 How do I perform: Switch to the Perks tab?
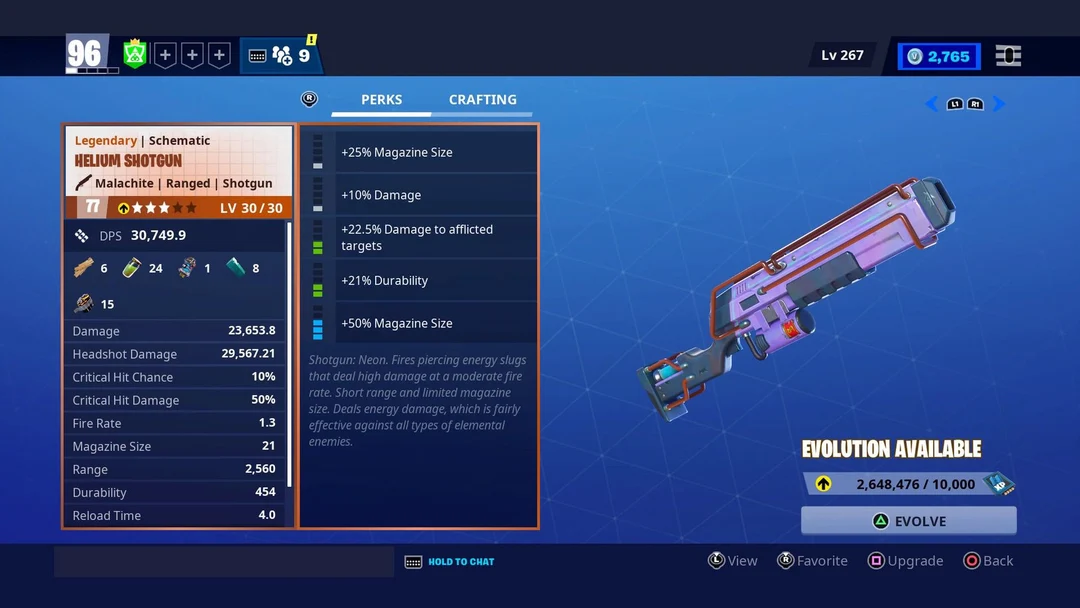[x=381, y=100]
